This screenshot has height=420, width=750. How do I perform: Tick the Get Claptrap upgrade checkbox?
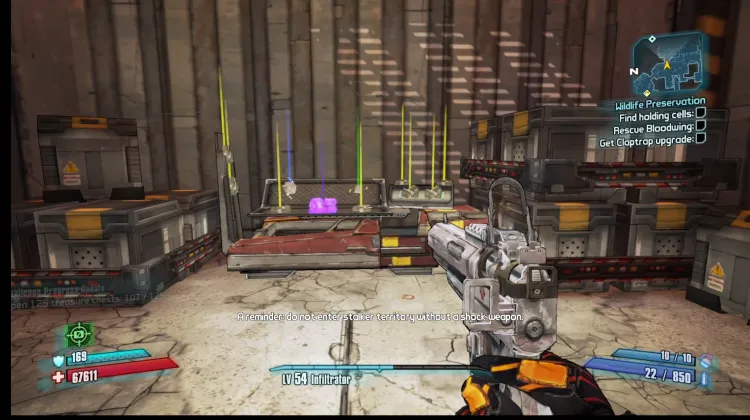coord(700,140)
